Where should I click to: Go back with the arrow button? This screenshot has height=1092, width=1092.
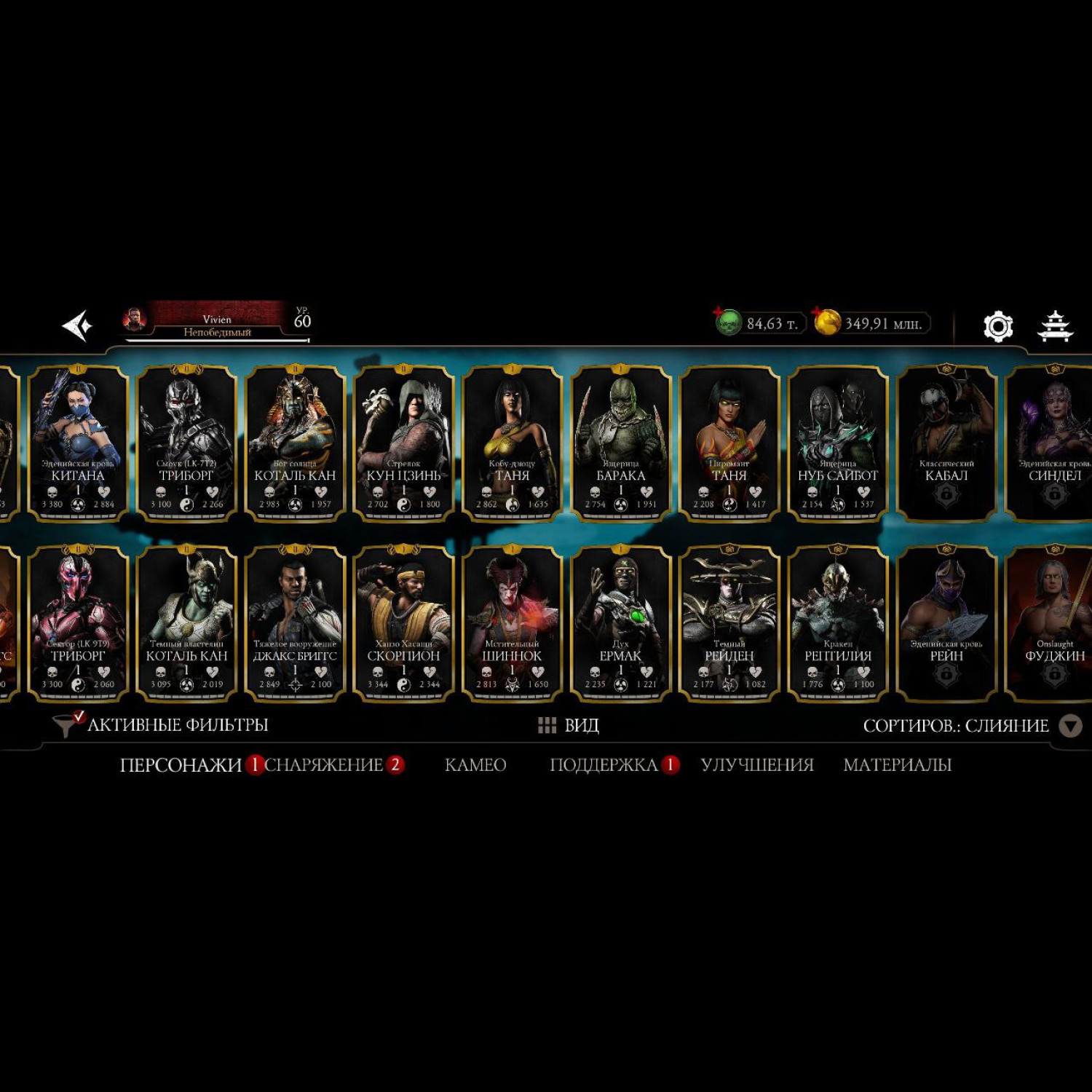click(x=77, y=325)
